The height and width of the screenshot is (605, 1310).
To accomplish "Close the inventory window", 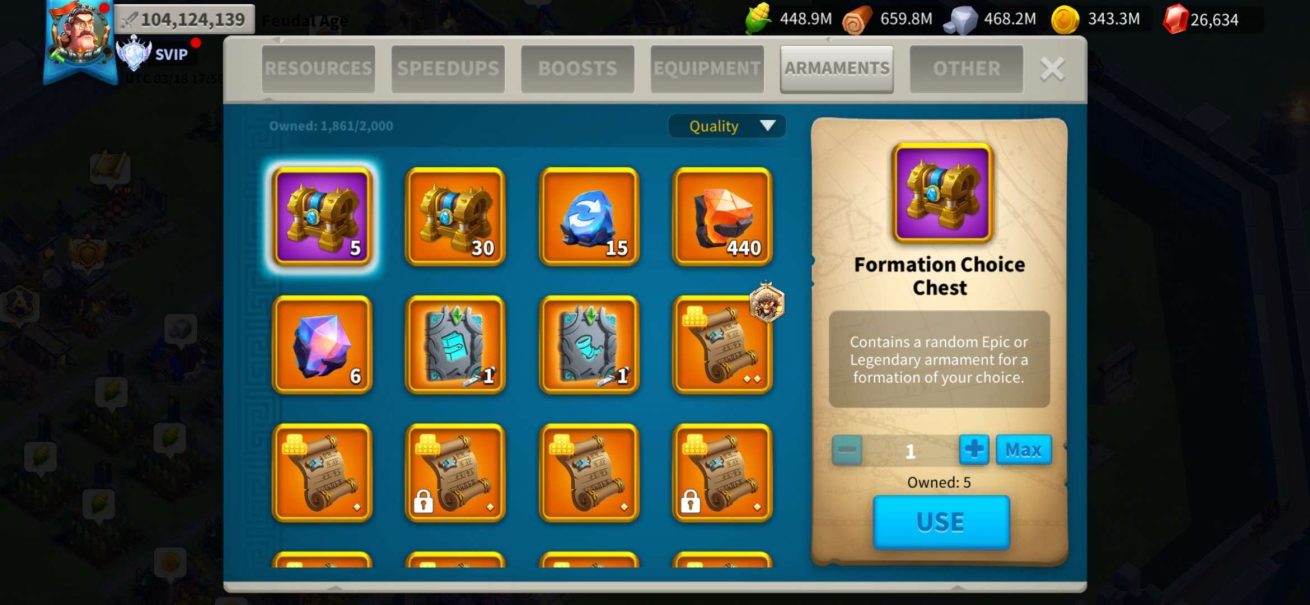I will [1052, 69].
